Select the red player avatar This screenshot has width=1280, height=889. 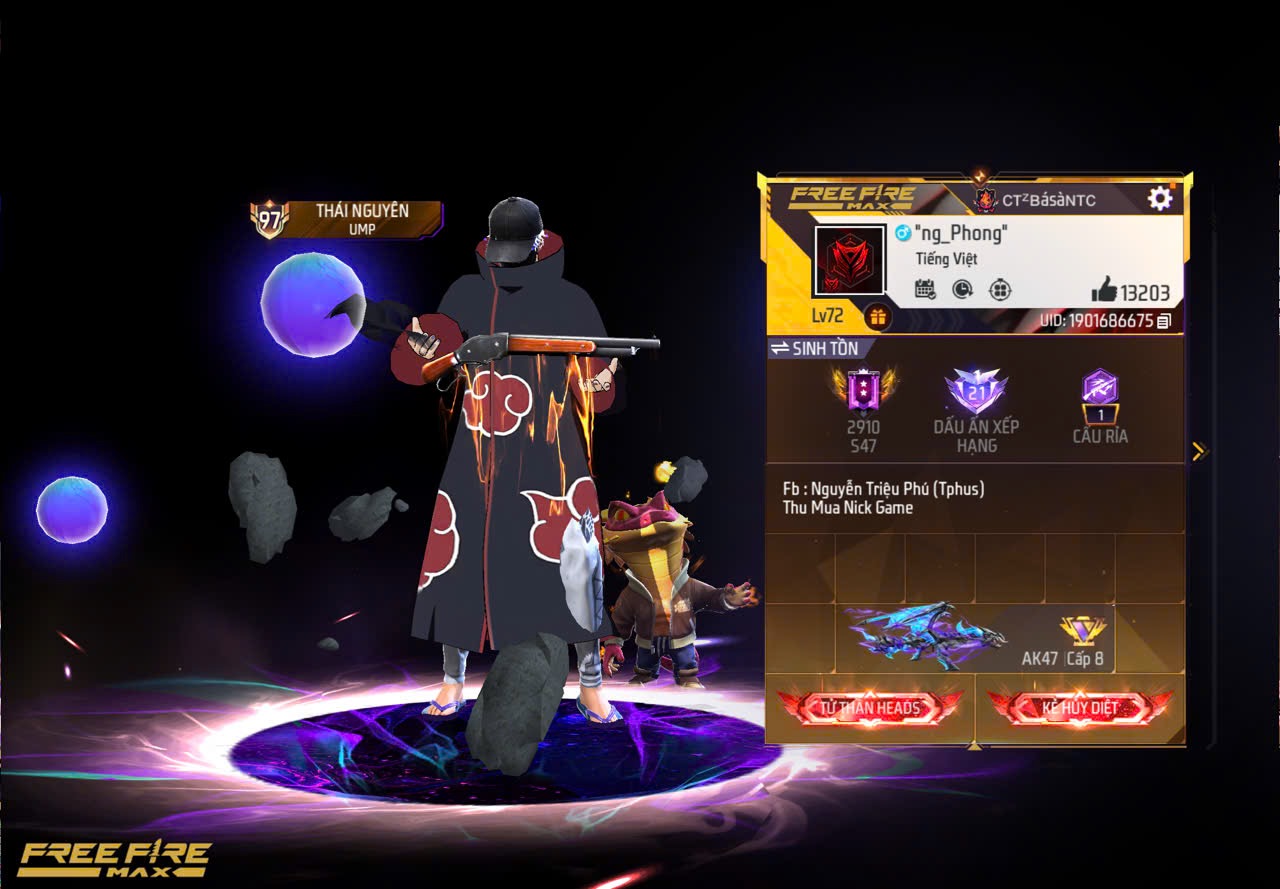(x=849, y=261)
